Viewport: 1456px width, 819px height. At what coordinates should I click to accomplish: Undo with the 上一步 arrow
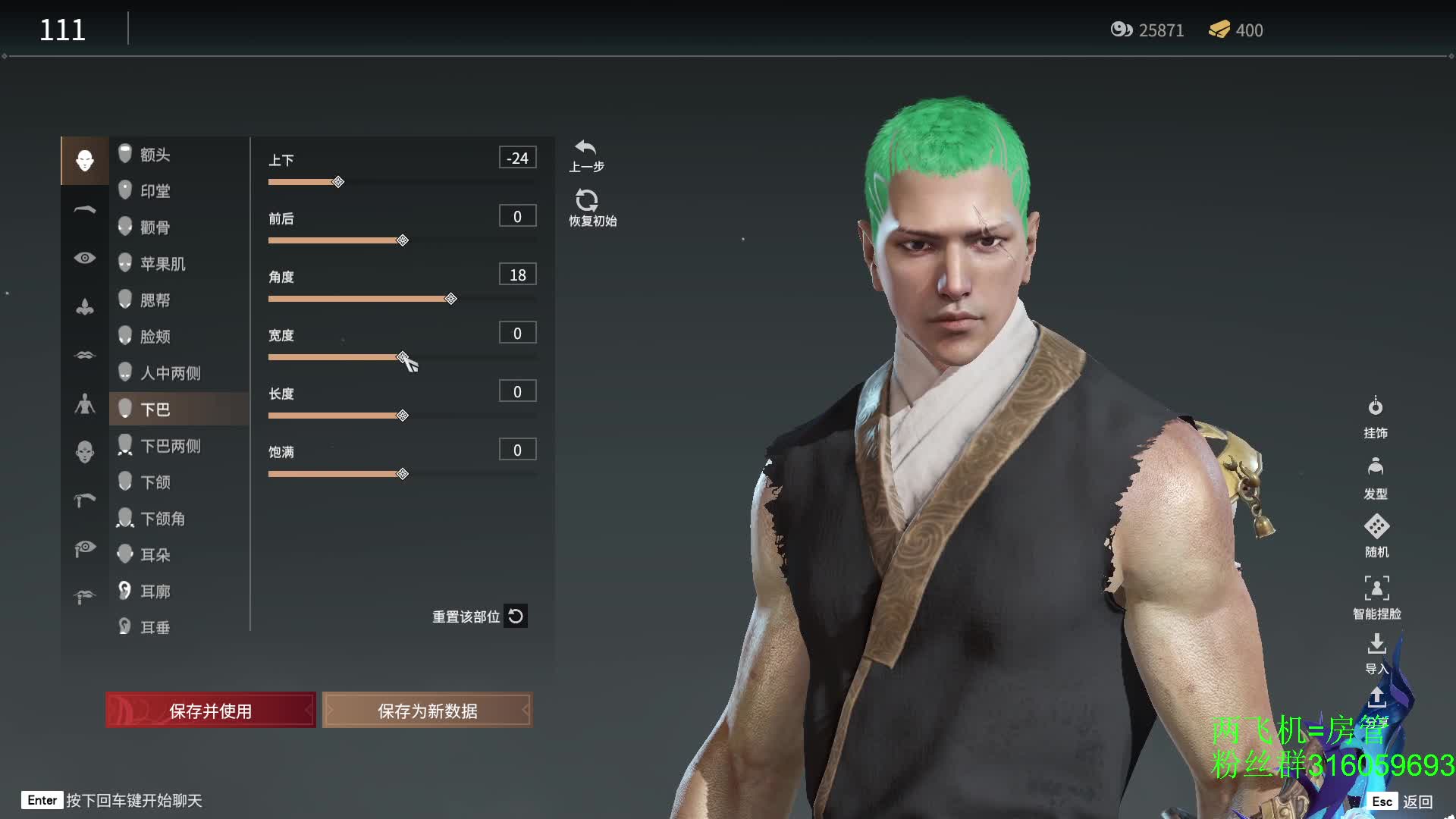(586, 155)
